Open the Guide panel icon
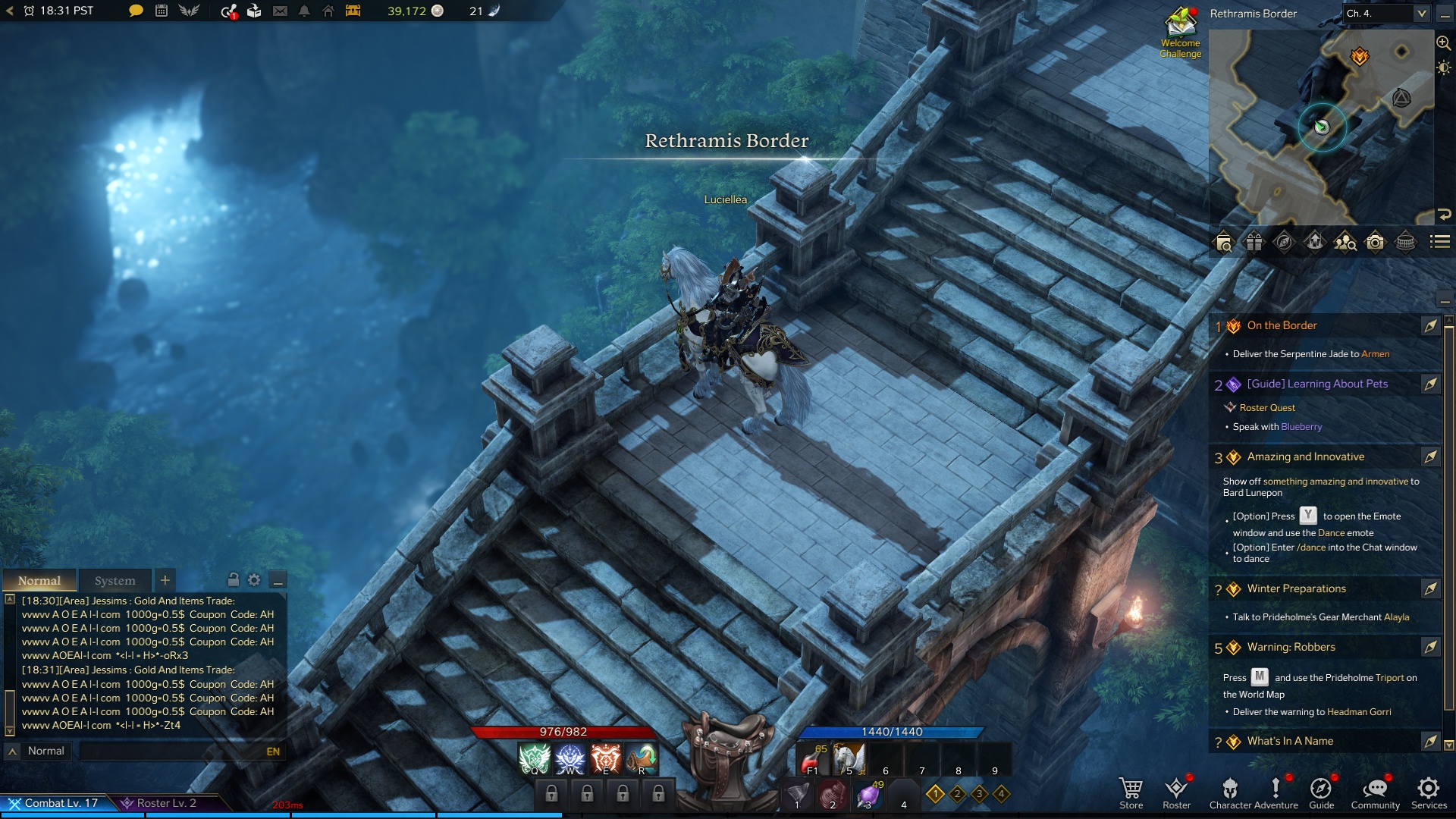 1321,789
